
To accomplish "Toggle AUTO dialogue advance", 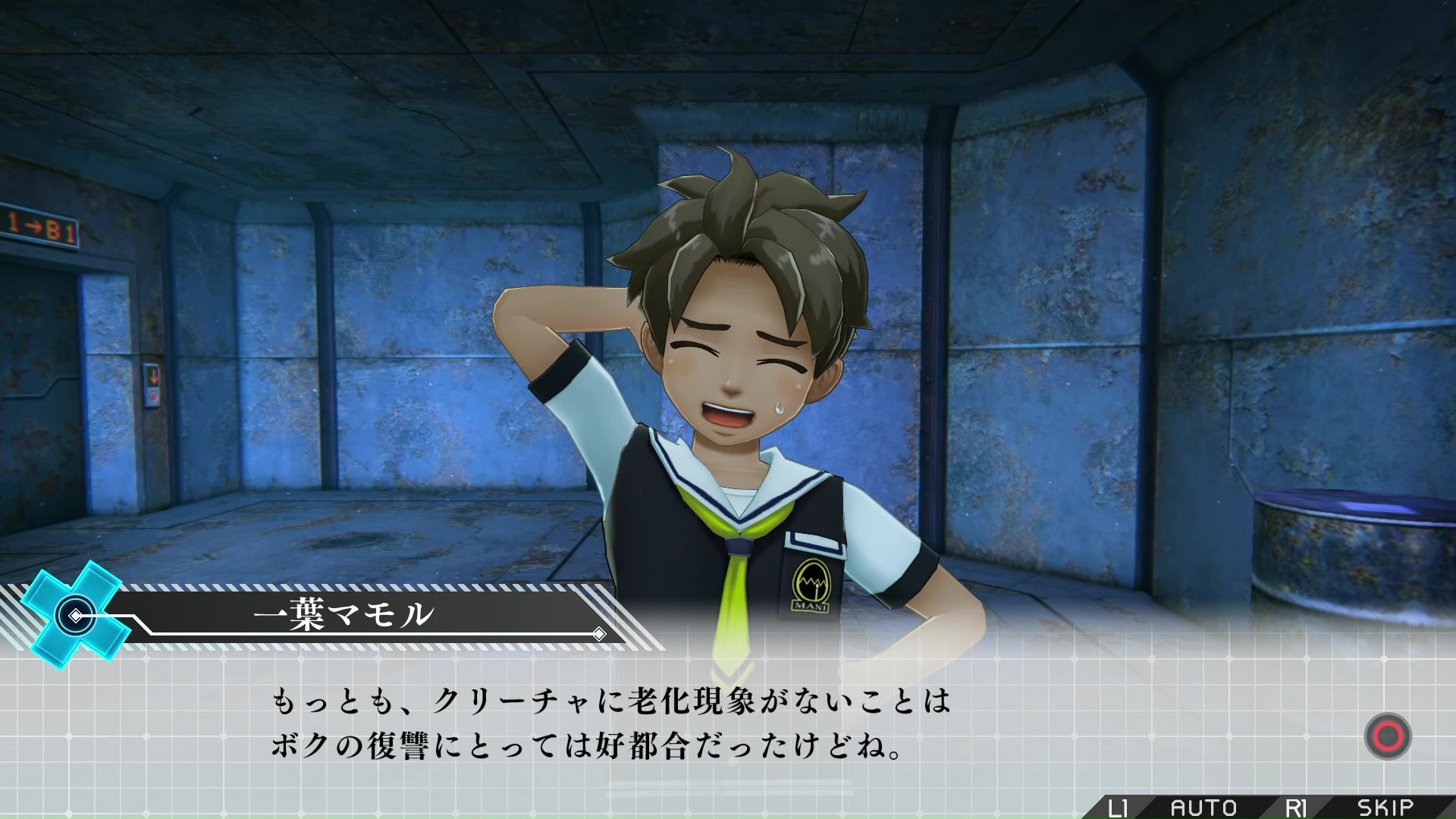I will click(1203, 808).
